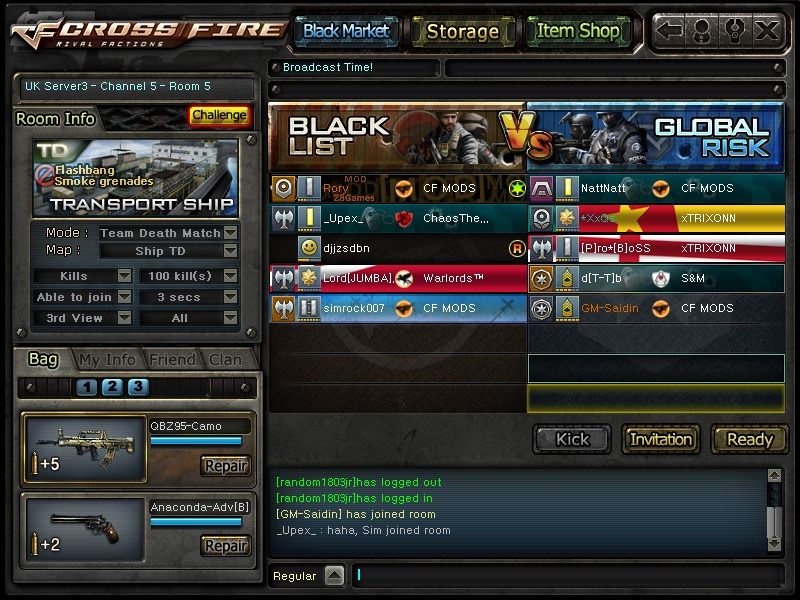Send an Invitation to players
The image size is (800, 600).
tap(661, 439)
